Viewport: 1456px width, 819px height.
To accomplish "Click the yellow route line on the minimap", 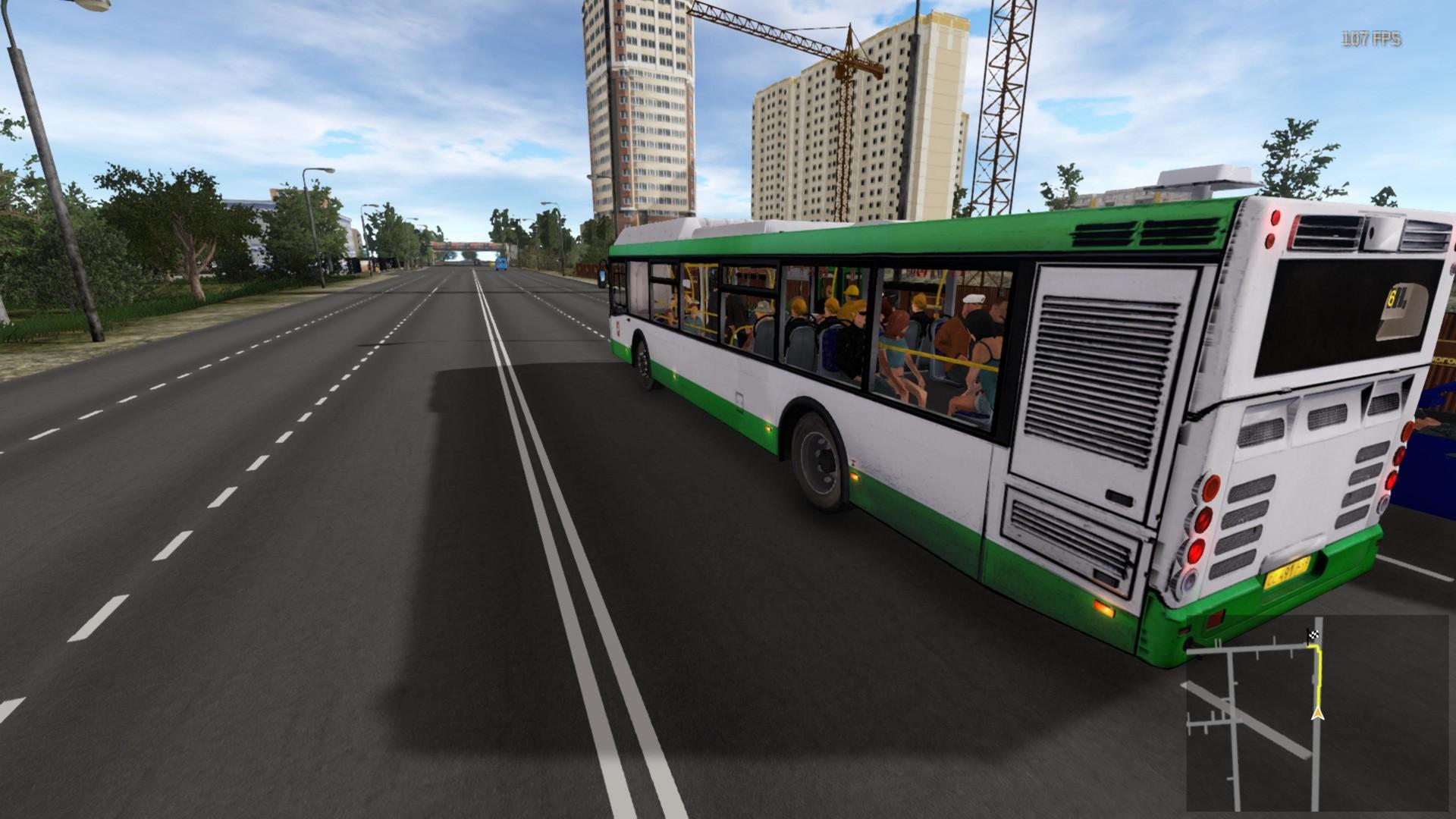I will (1319, 676).
